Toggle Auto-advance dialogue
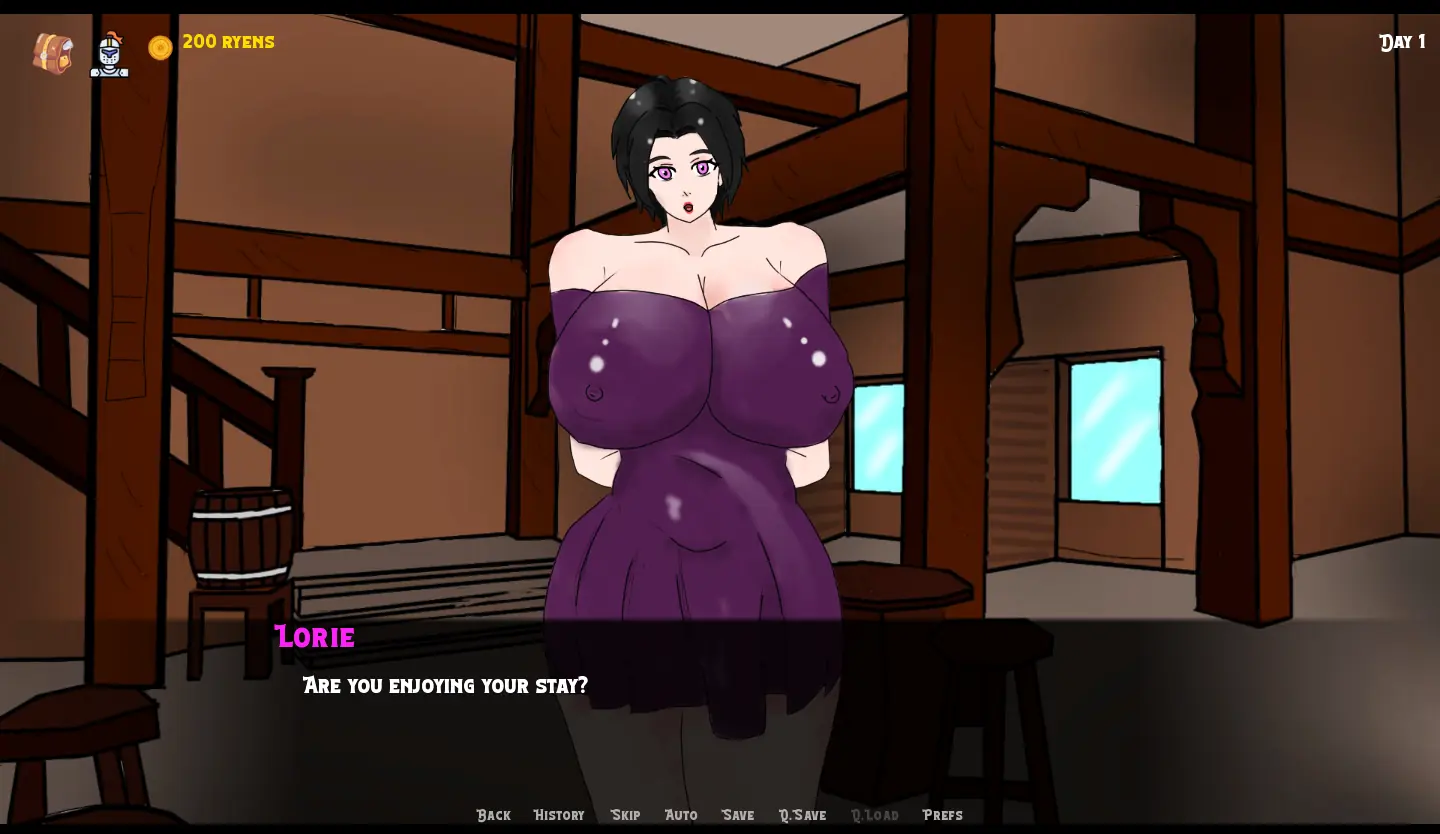Image resolution: width=1440 pixels, height=834 pixels. click(x=681, y=815)
